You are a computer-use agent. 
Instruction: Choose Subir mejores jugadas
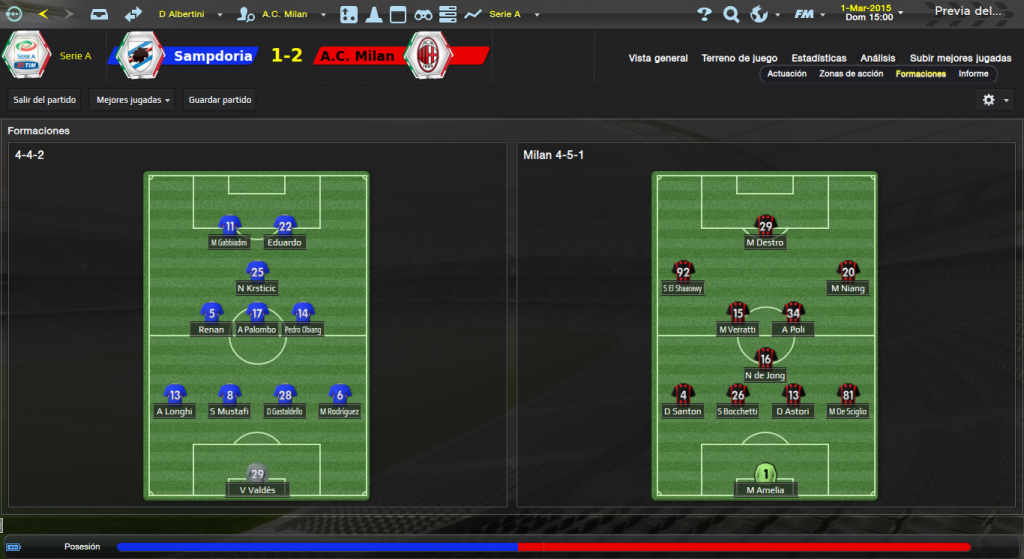click(x=959, y=58)
